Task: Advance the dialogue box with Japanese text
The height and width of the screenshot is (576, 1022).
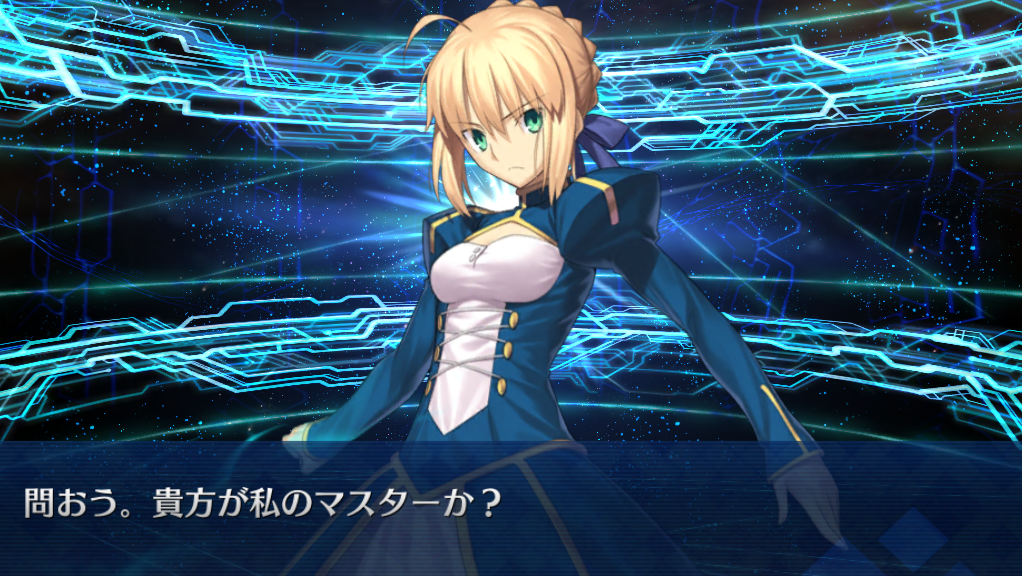Action: (x=510, y=507)
